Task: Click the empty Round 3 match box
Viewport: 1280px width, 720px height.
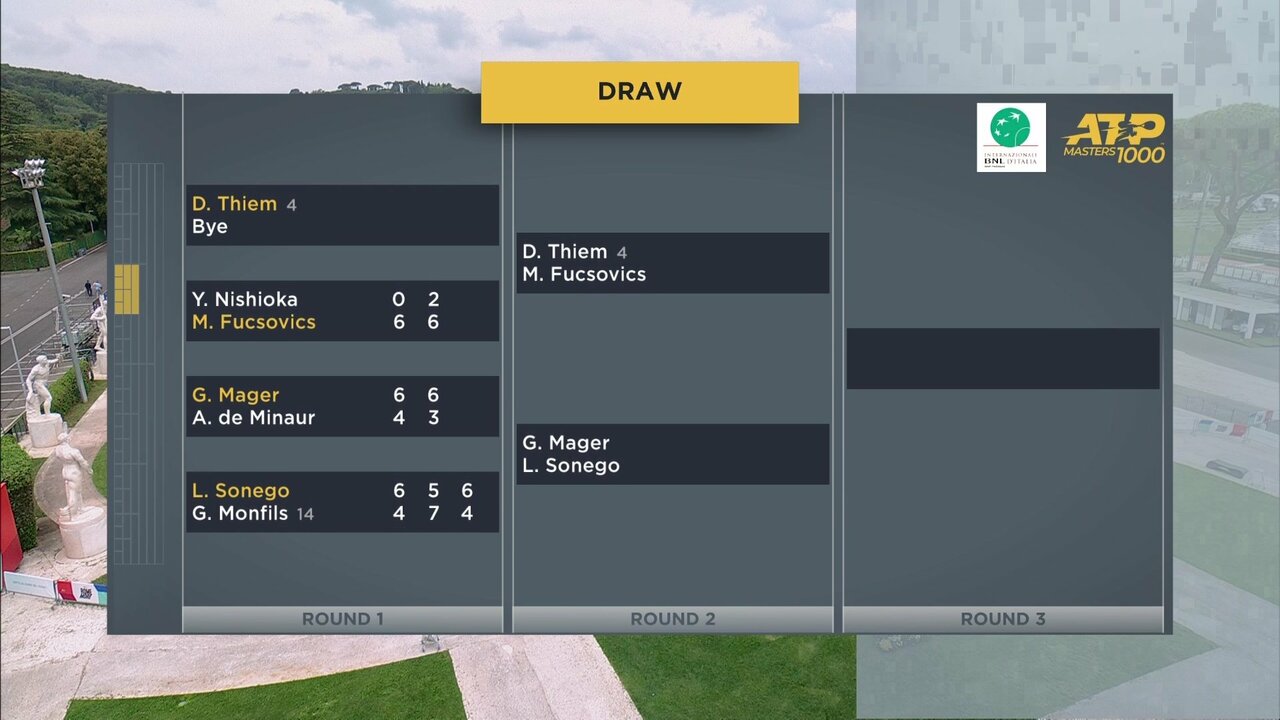Action: coord(1003,358)
